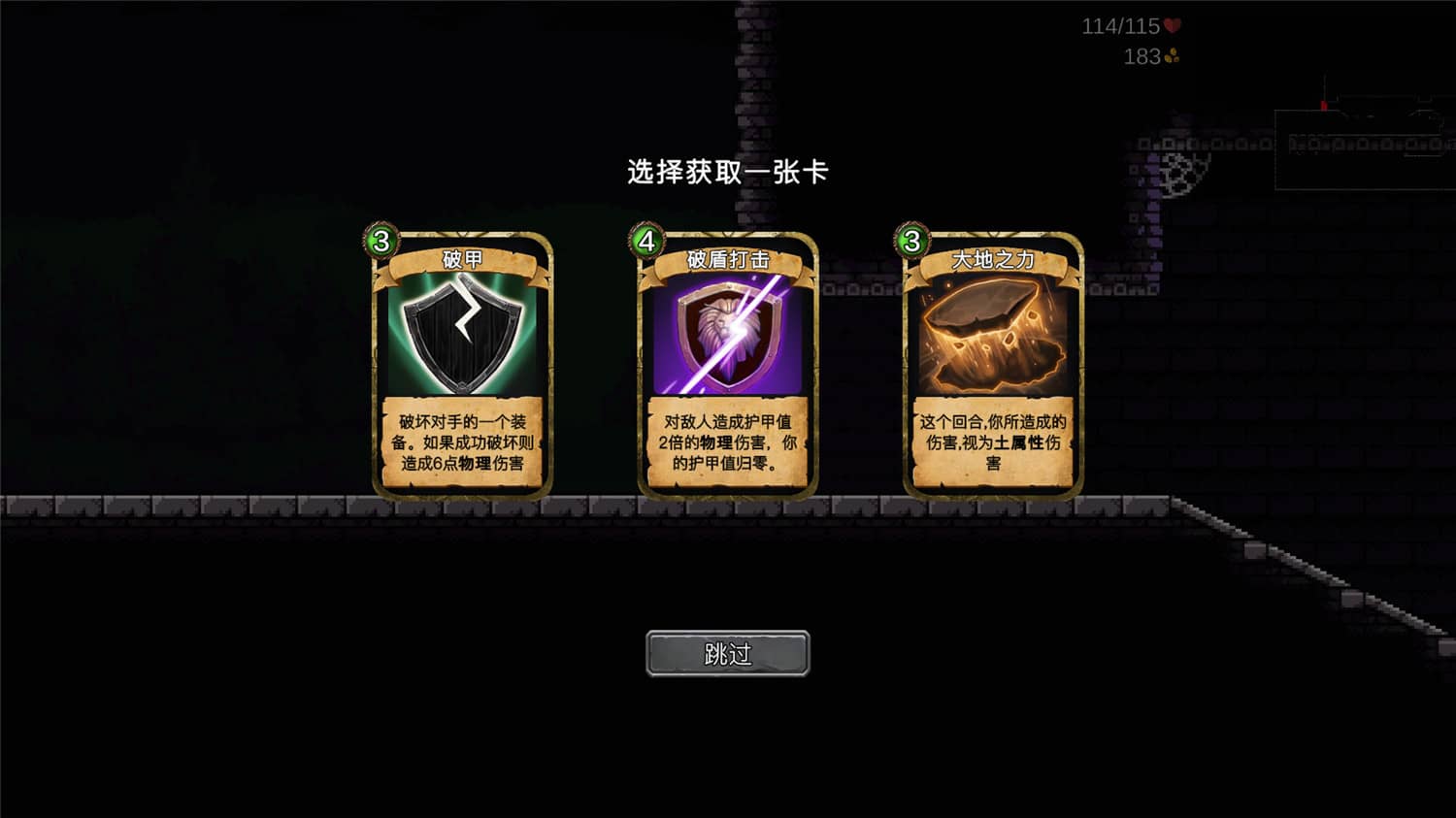This screenshot has width=1456, height=818.
Task: Select the 破甲 card
Action: click(458, 364)
